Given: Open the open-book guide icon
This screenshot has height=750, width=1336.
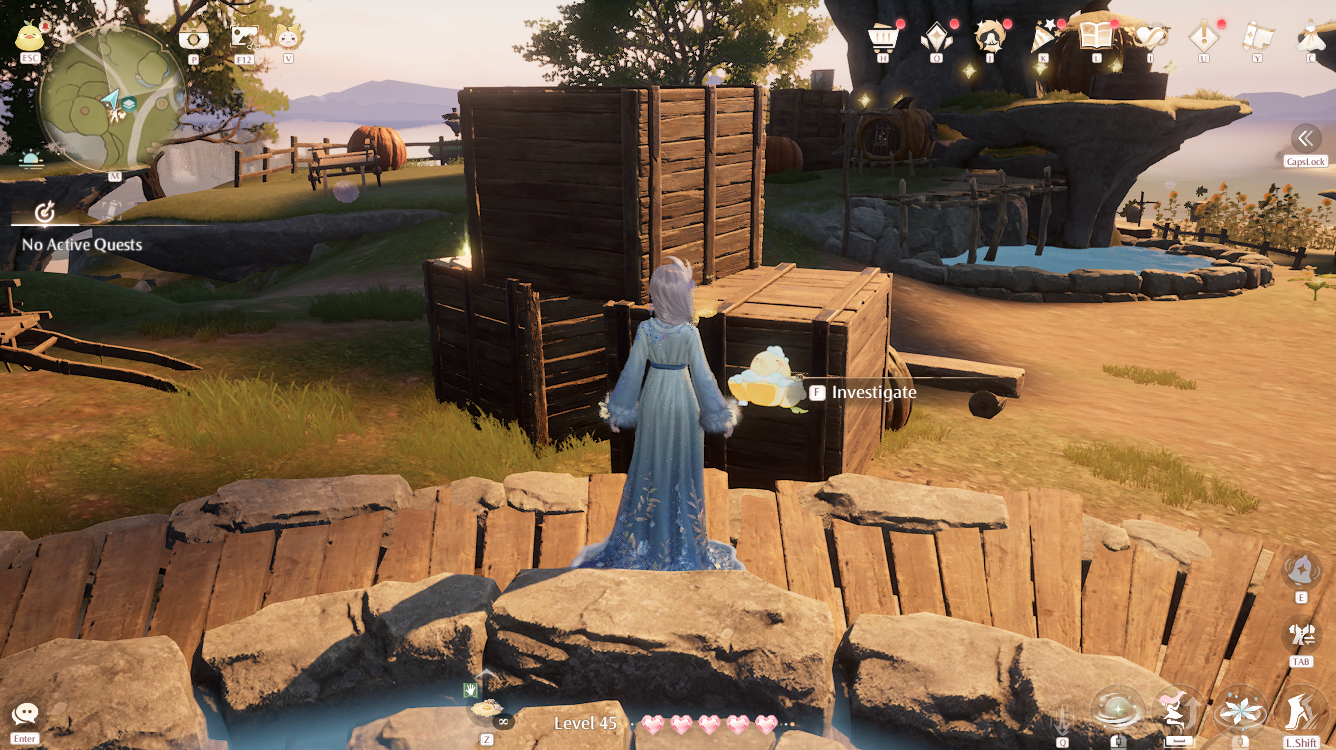Looking at the screenshot, I should tap(1096, 38).
